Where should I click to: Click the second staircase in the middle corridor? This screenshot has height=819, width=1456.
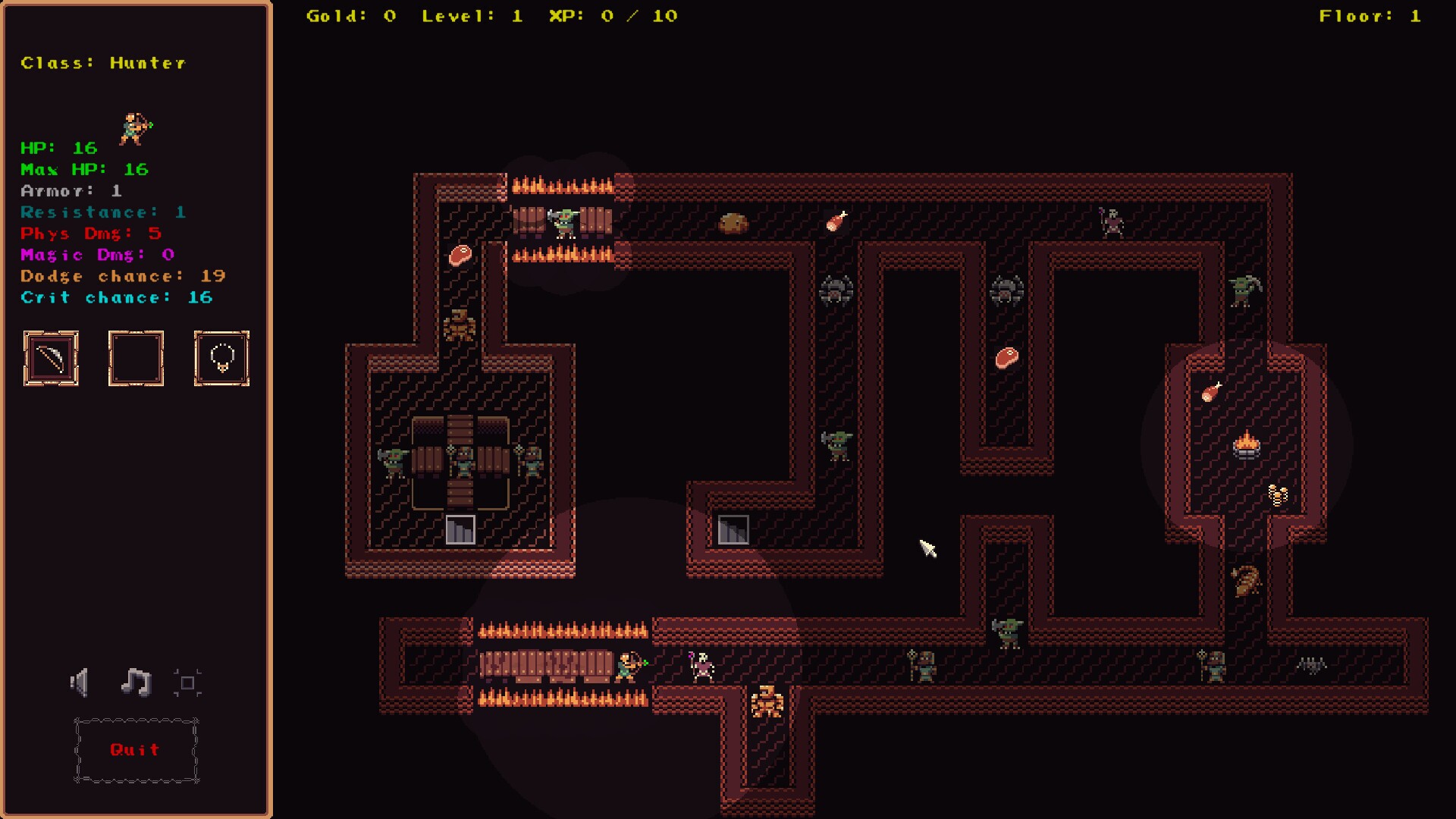(x=733, y=529)
